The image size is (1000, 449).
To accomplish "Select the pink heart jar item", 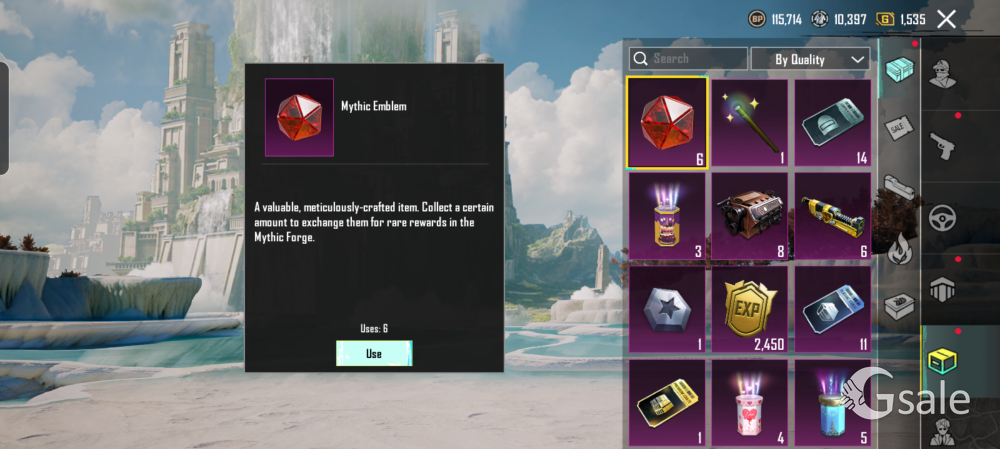I will [750, 402].
